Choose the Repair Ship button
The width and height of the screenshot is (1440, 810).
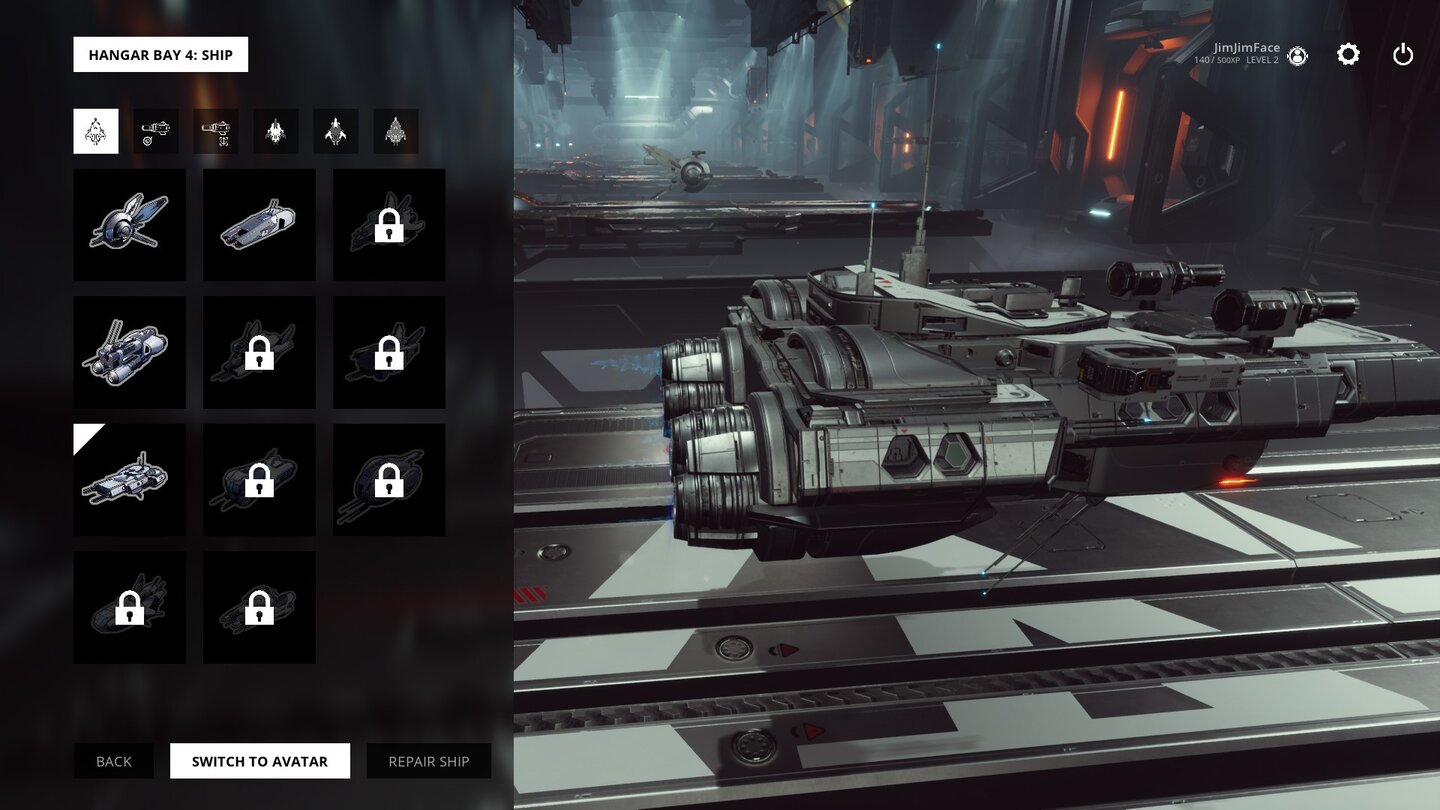coord(428,761)
